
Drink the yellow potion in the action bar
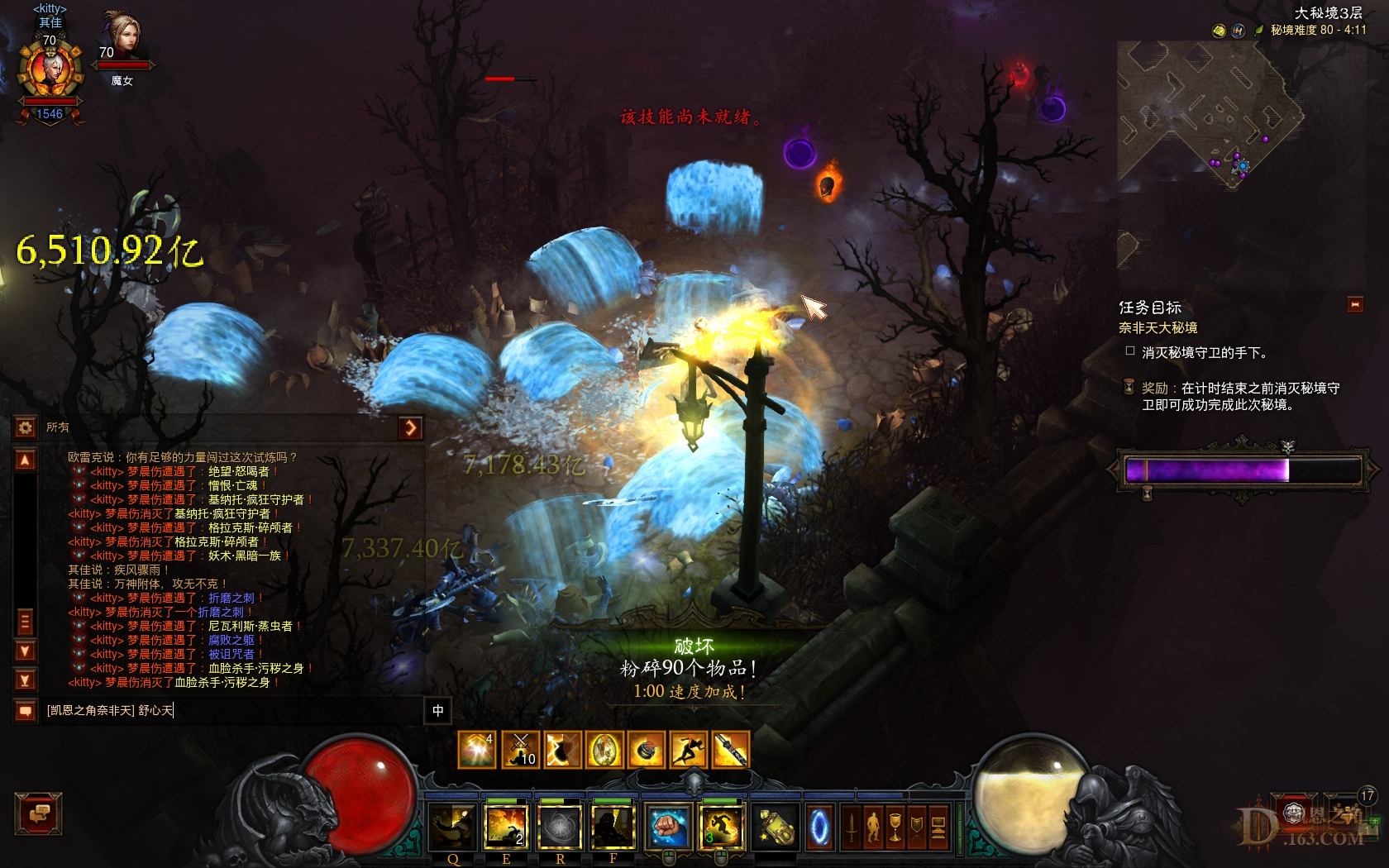point(776,827)
